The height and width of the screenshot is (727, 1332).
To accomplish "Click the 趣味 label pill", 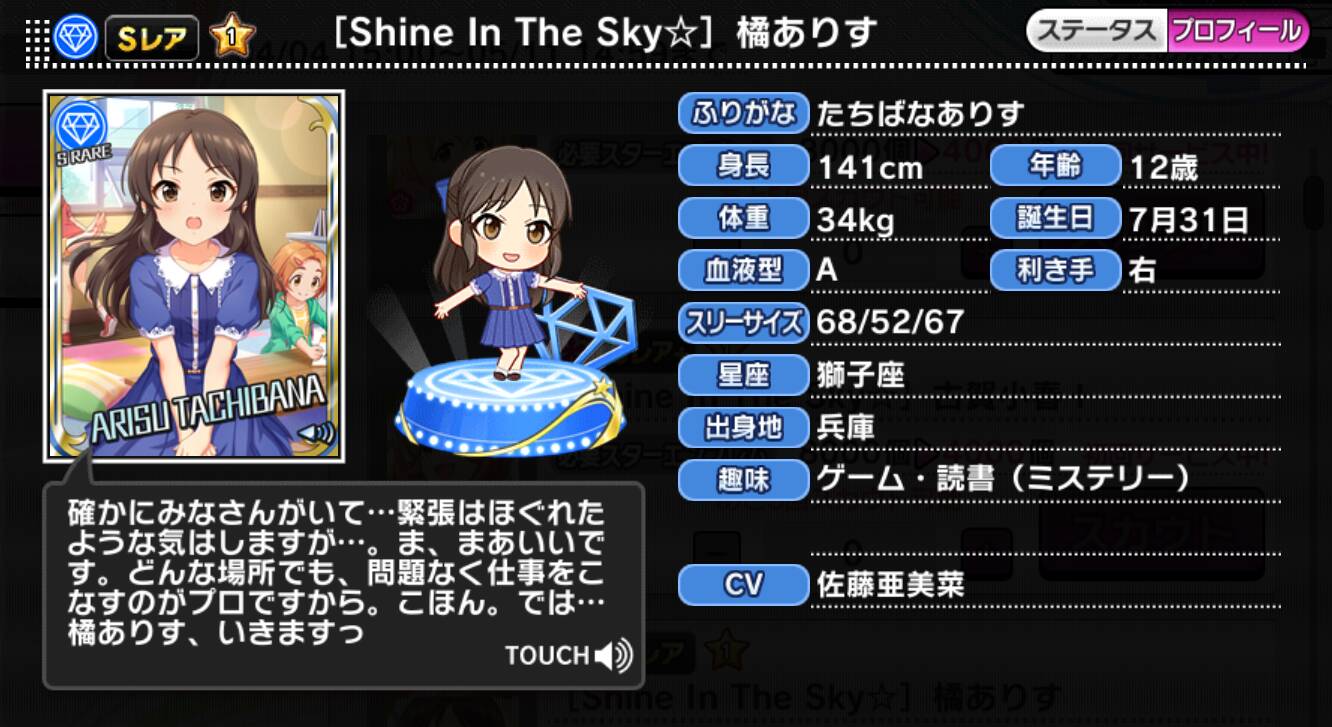I will [x=743, y=481].
